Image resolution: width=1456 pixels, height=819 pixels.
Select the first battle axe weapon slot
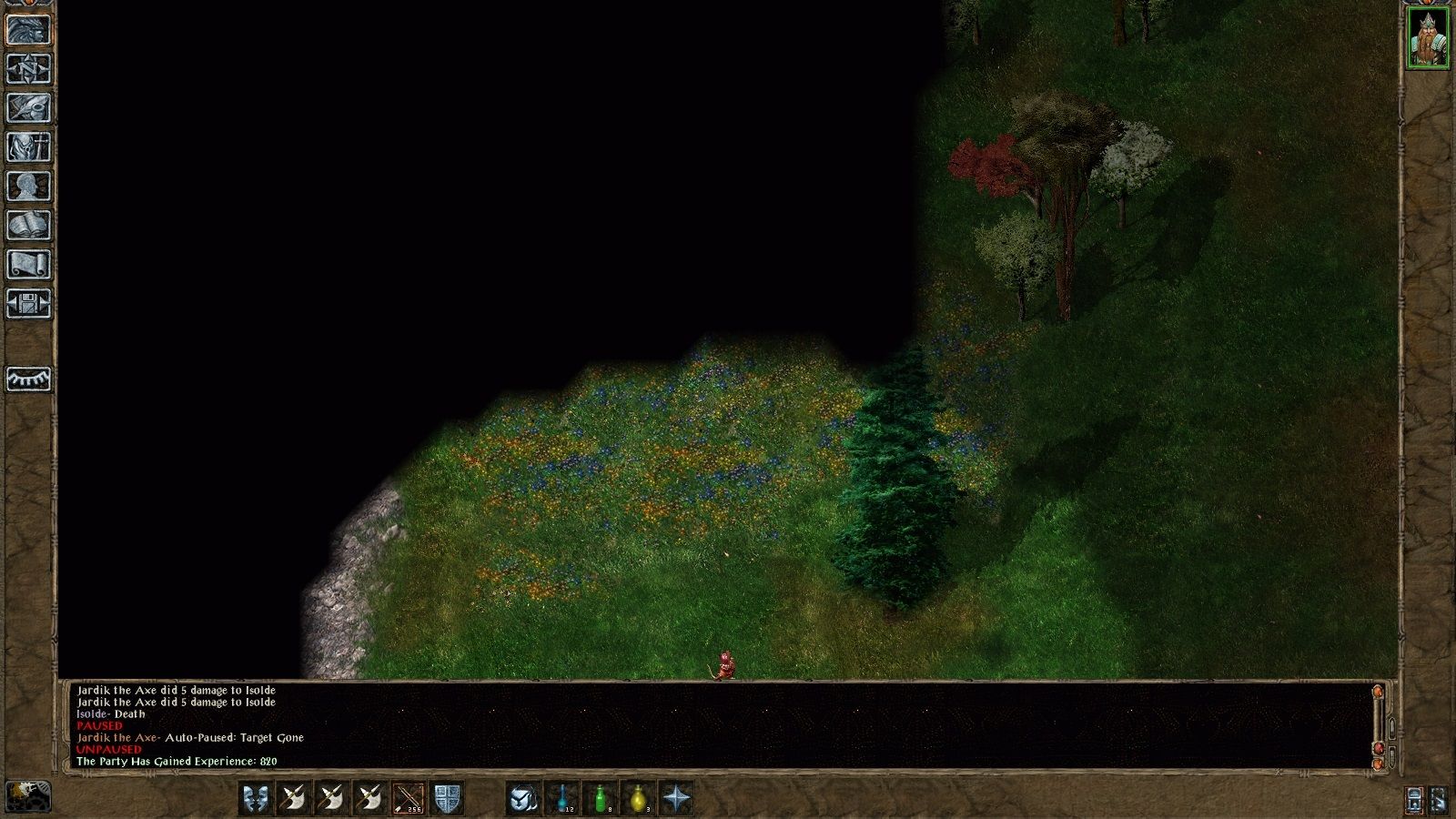click(x=292, y=799)
